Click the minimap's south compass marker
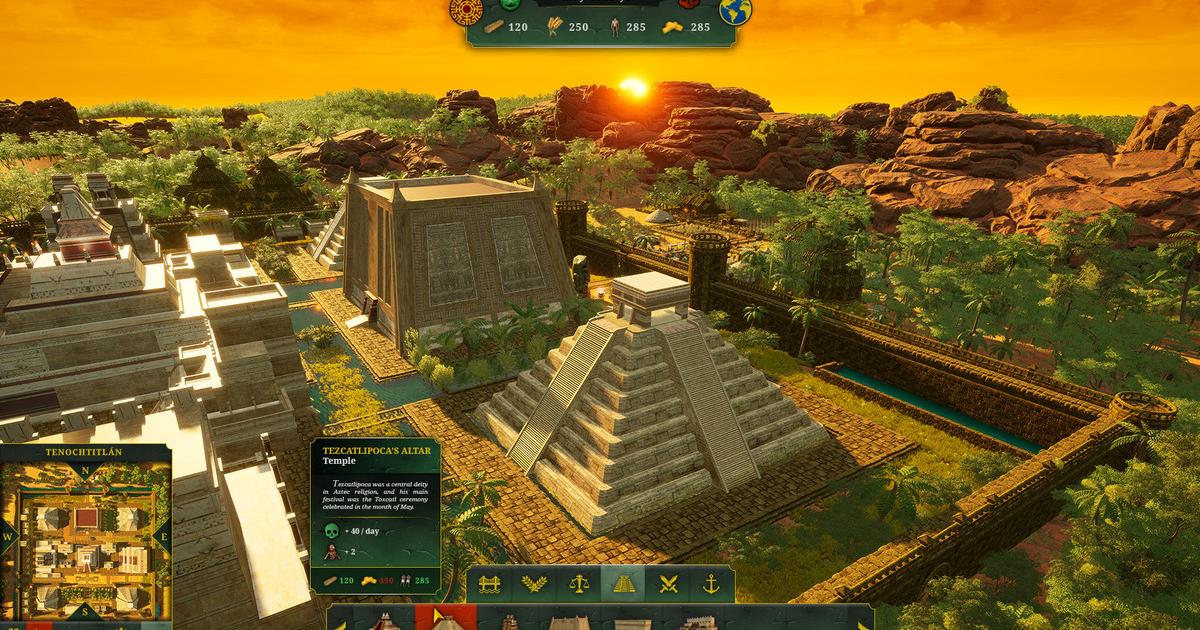The image size is (1200, 630). [x=86, y=610]
